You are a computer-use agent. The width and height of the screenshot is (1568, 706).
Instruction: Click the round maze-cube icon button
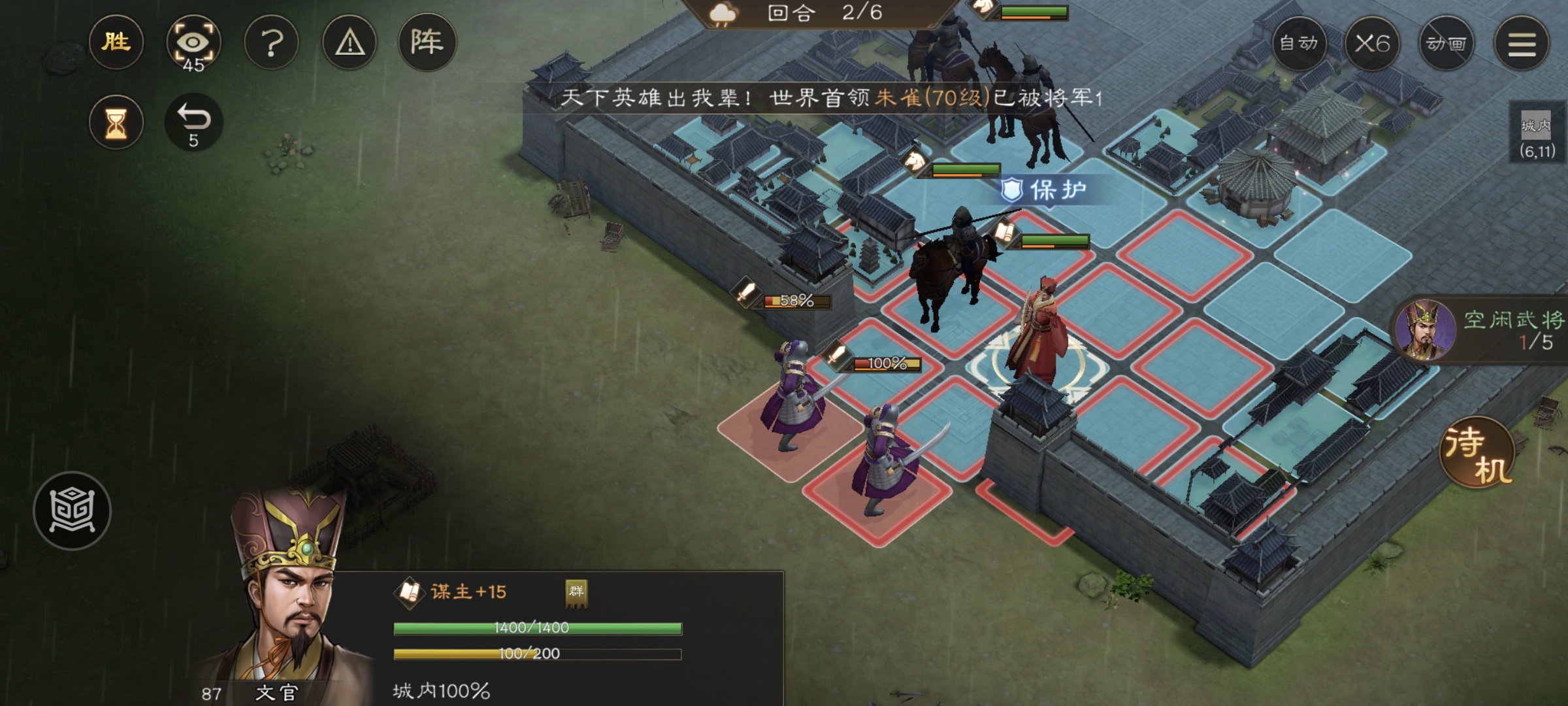pos(72,511)
